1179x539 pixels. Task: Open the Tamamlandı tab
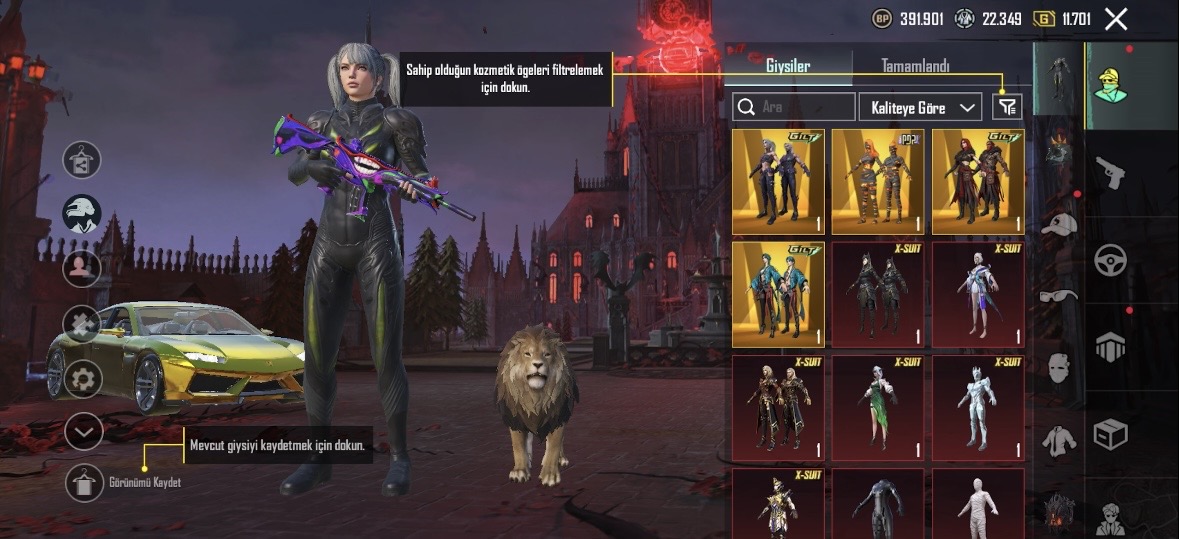[915, 67]
